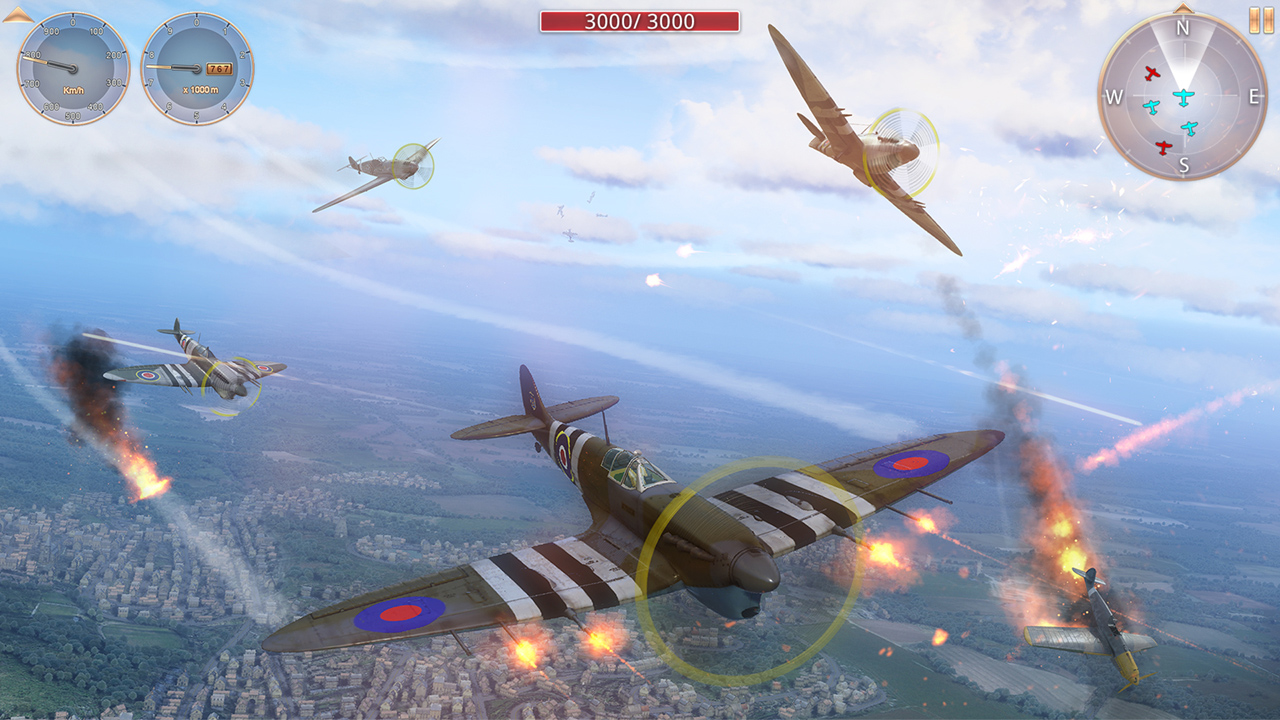This screenshot has height=720, width=1280.
Task: Select the red enemy plane icon near West on radar
Action: 1153,73
